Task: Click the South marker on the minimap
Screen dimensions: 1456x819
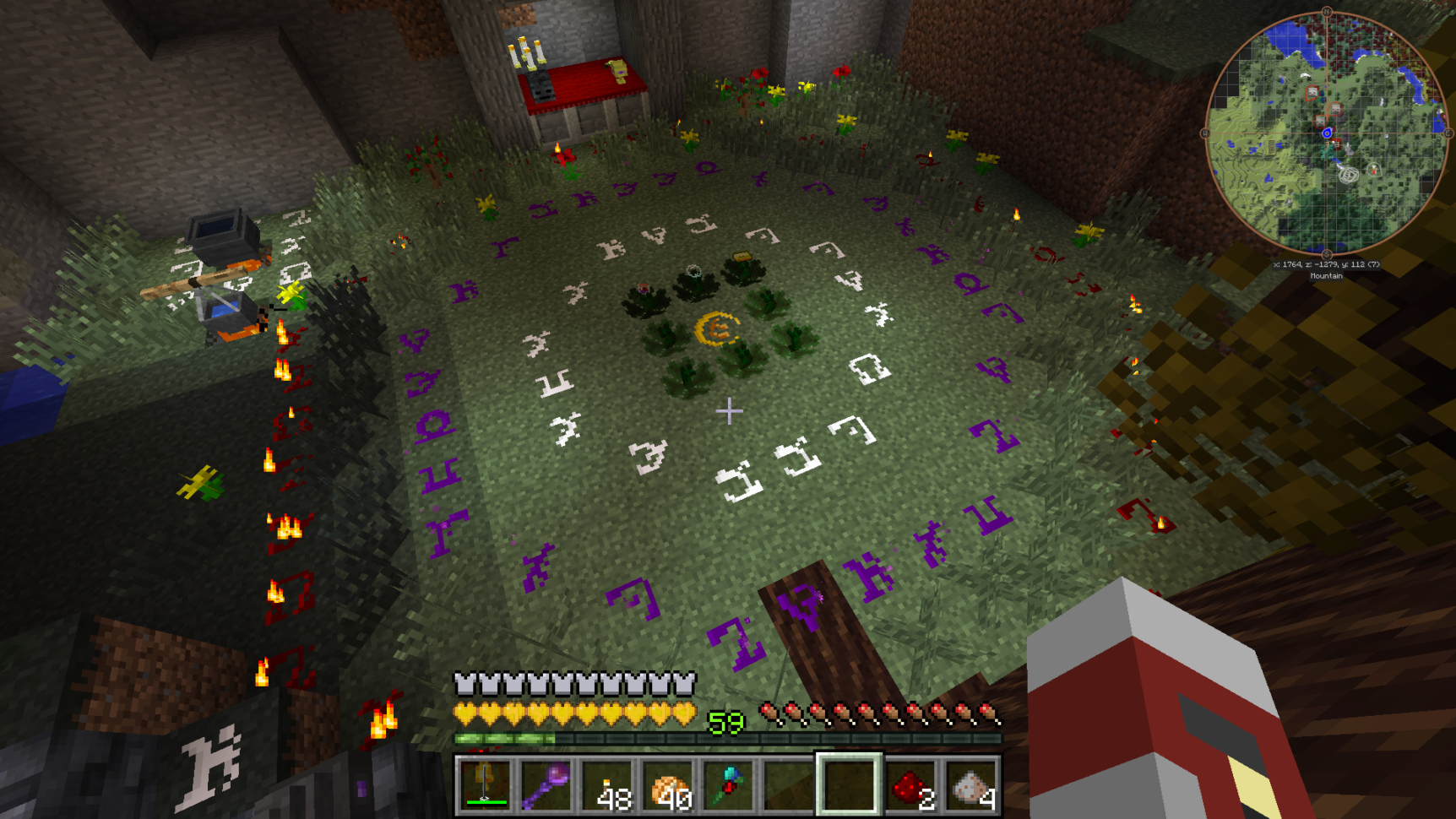Action: click(1327, 253)
